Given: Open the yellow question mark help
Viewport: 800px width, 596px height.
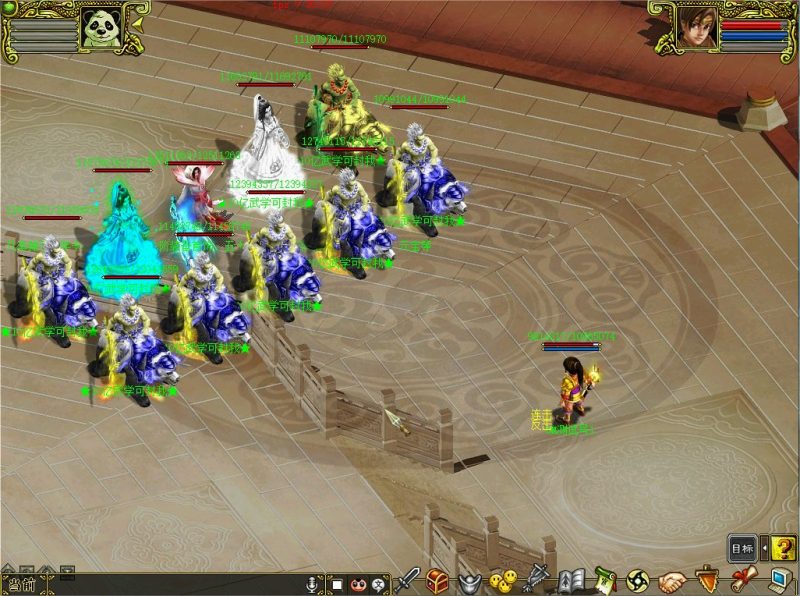Looking at the screenshot, I should tap(783, 547).
